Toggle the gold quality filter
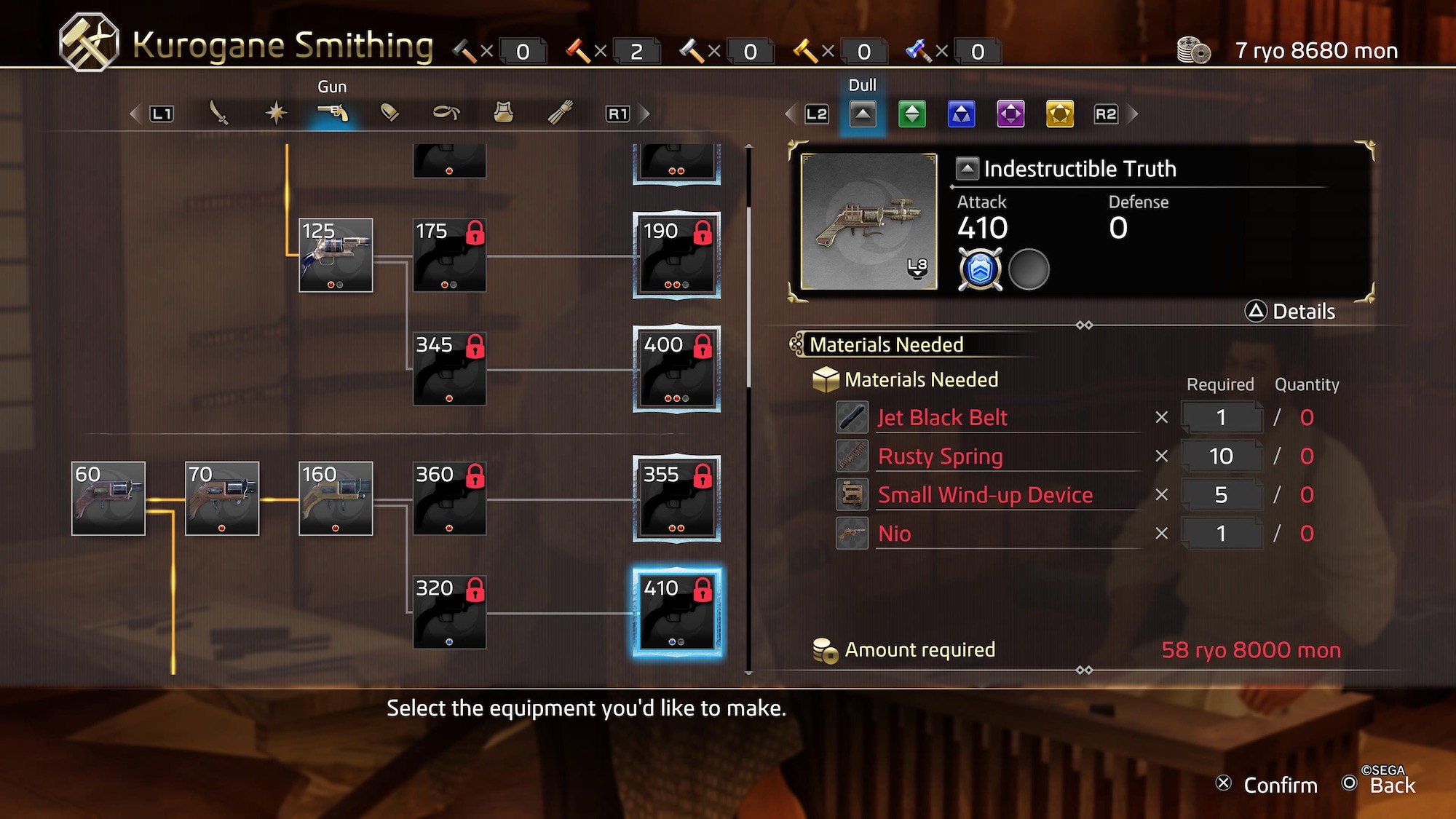The image size is (1456, 819). (1059, 114)
